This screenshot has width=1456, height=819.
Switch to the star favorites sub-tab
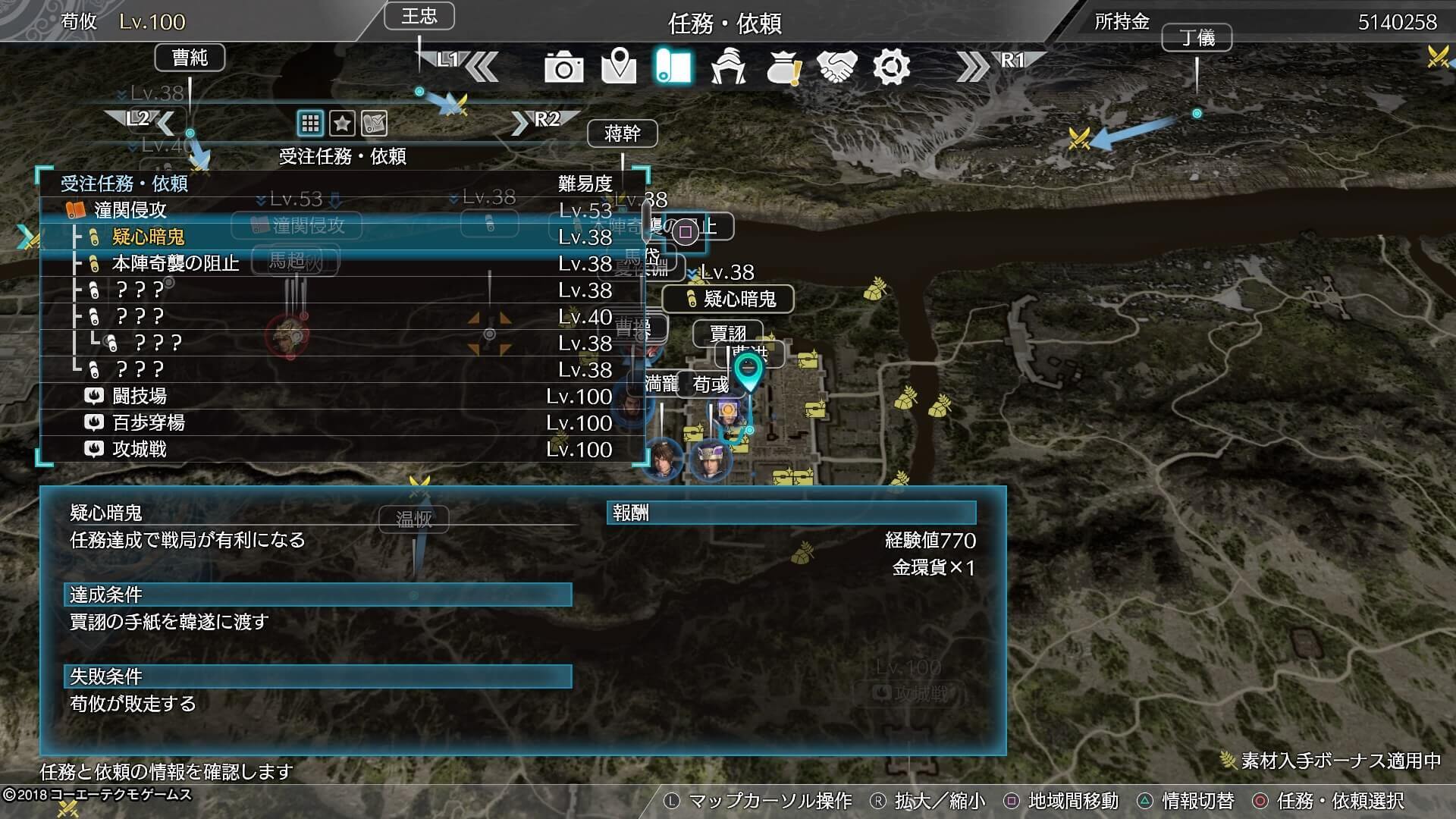click(x=342, y=123)
